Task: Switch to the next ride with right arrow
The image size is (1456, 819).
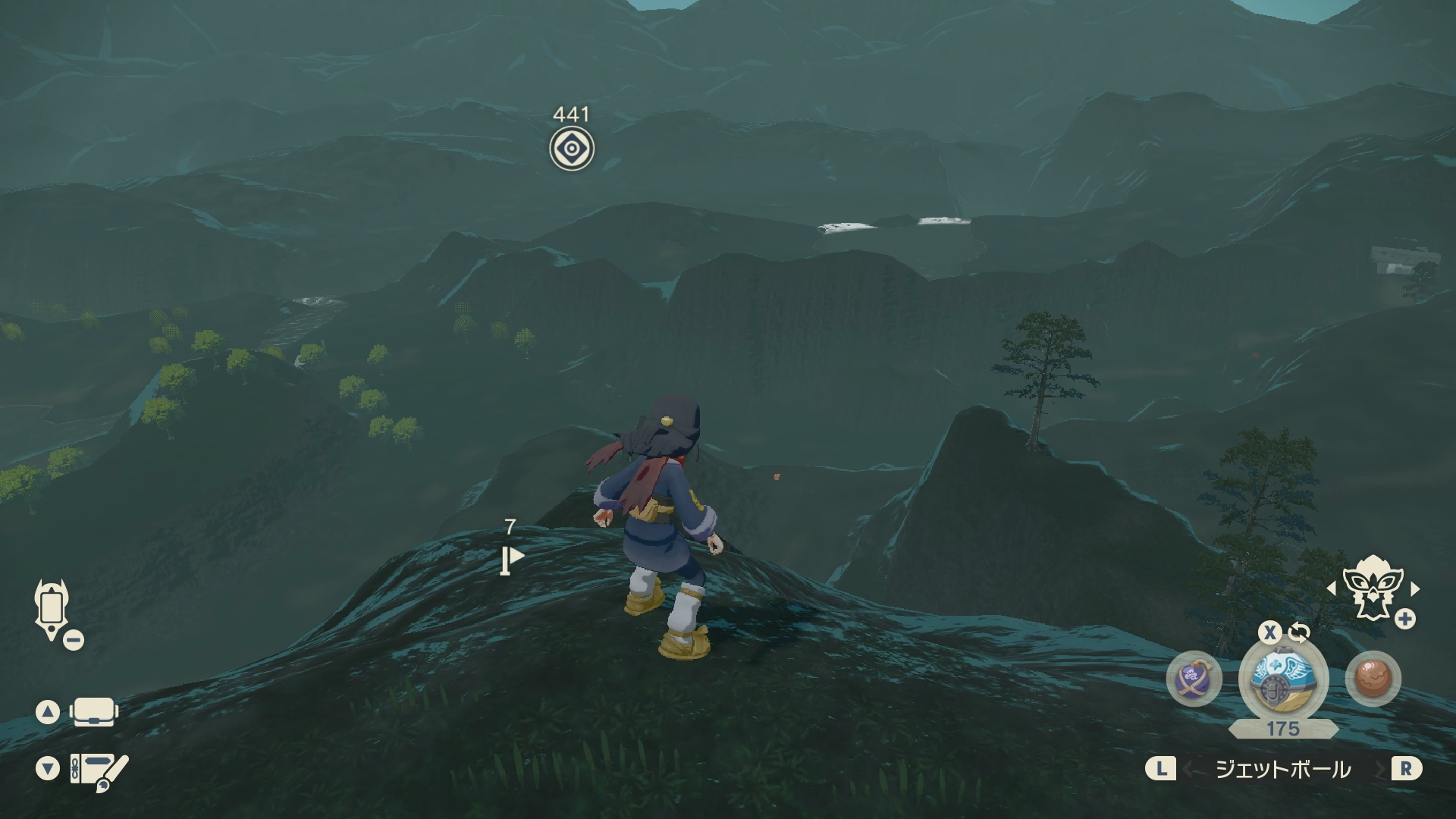Action: (x=1415, y=588)
